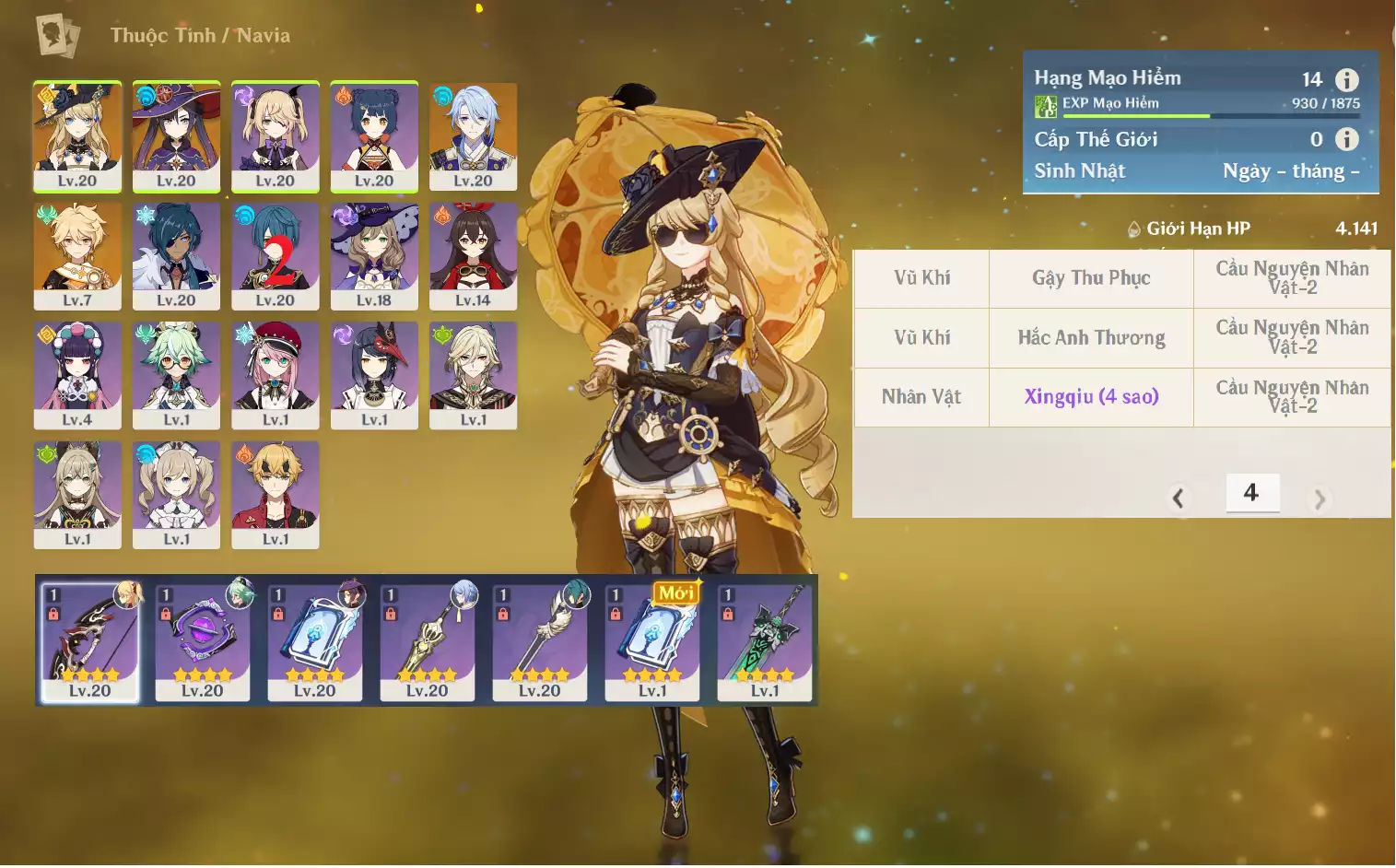The image size is (1396, 868).
Task: Select Barbara's Lv.1 portrait
Action: (176, 494)
